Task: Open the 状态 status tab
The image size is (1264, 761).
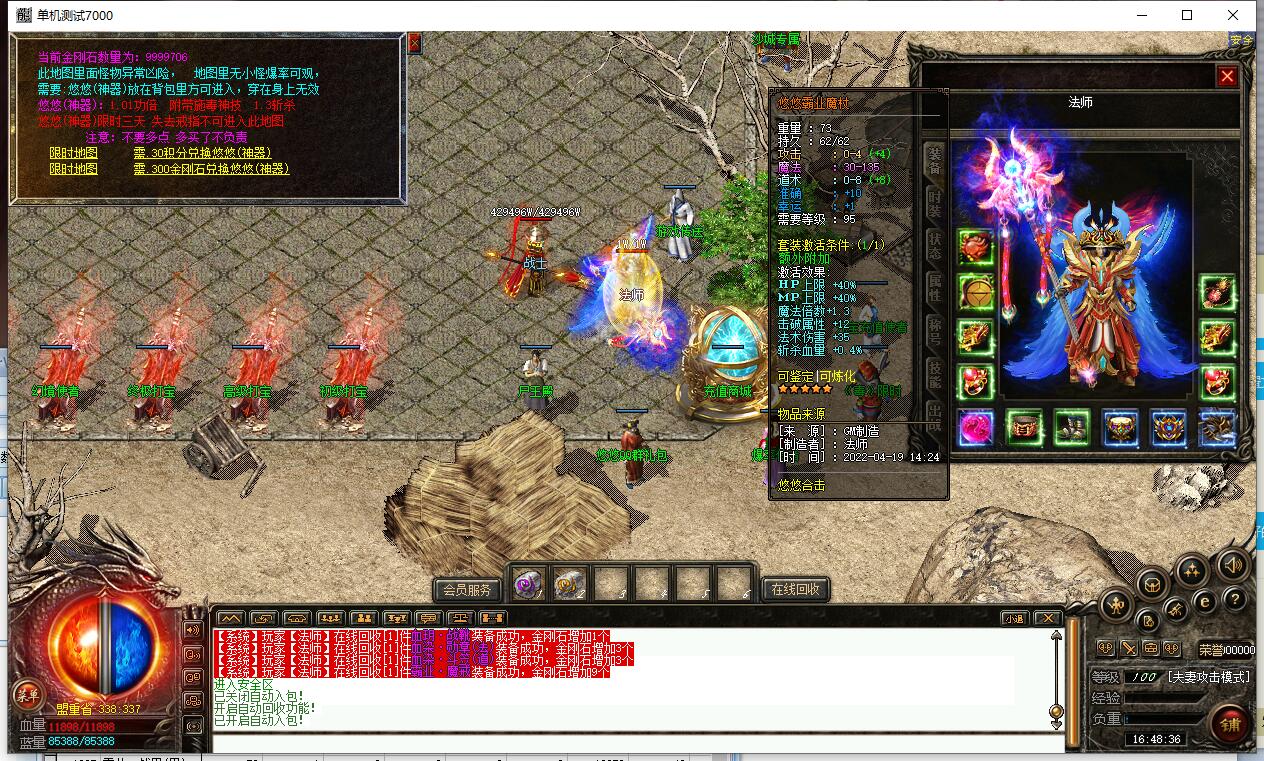Action: point(934,243)
